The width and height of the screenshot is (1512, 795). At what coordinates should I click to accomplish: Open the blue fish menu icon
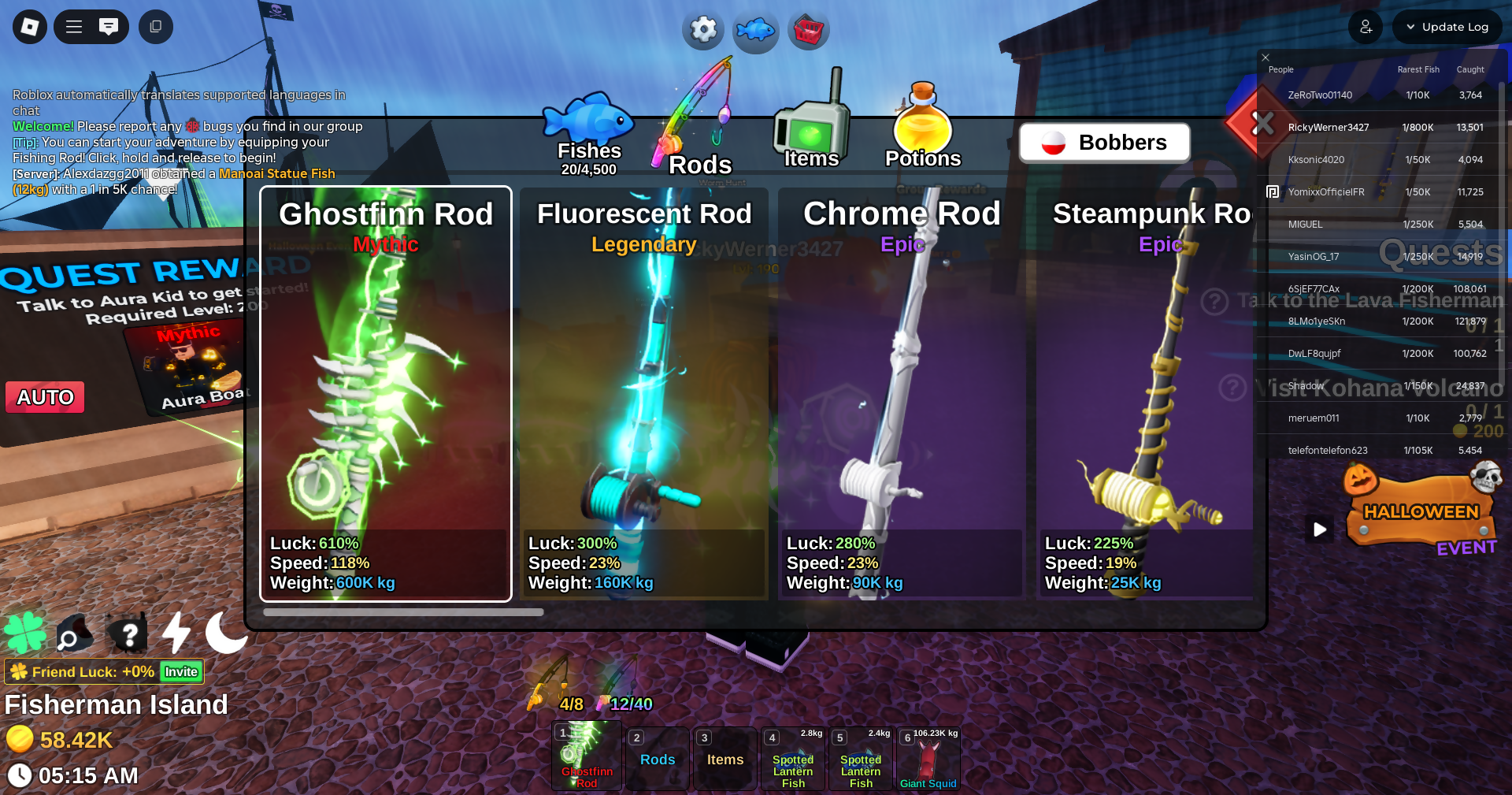tap(755, 31)
